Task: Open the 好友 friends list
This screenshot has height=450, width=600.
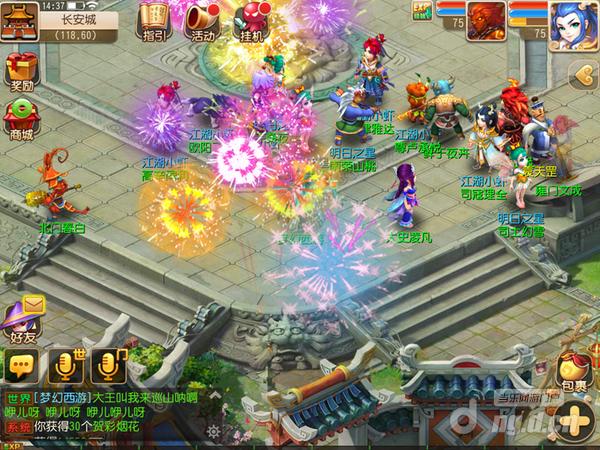Action: (x=22, y=323)
